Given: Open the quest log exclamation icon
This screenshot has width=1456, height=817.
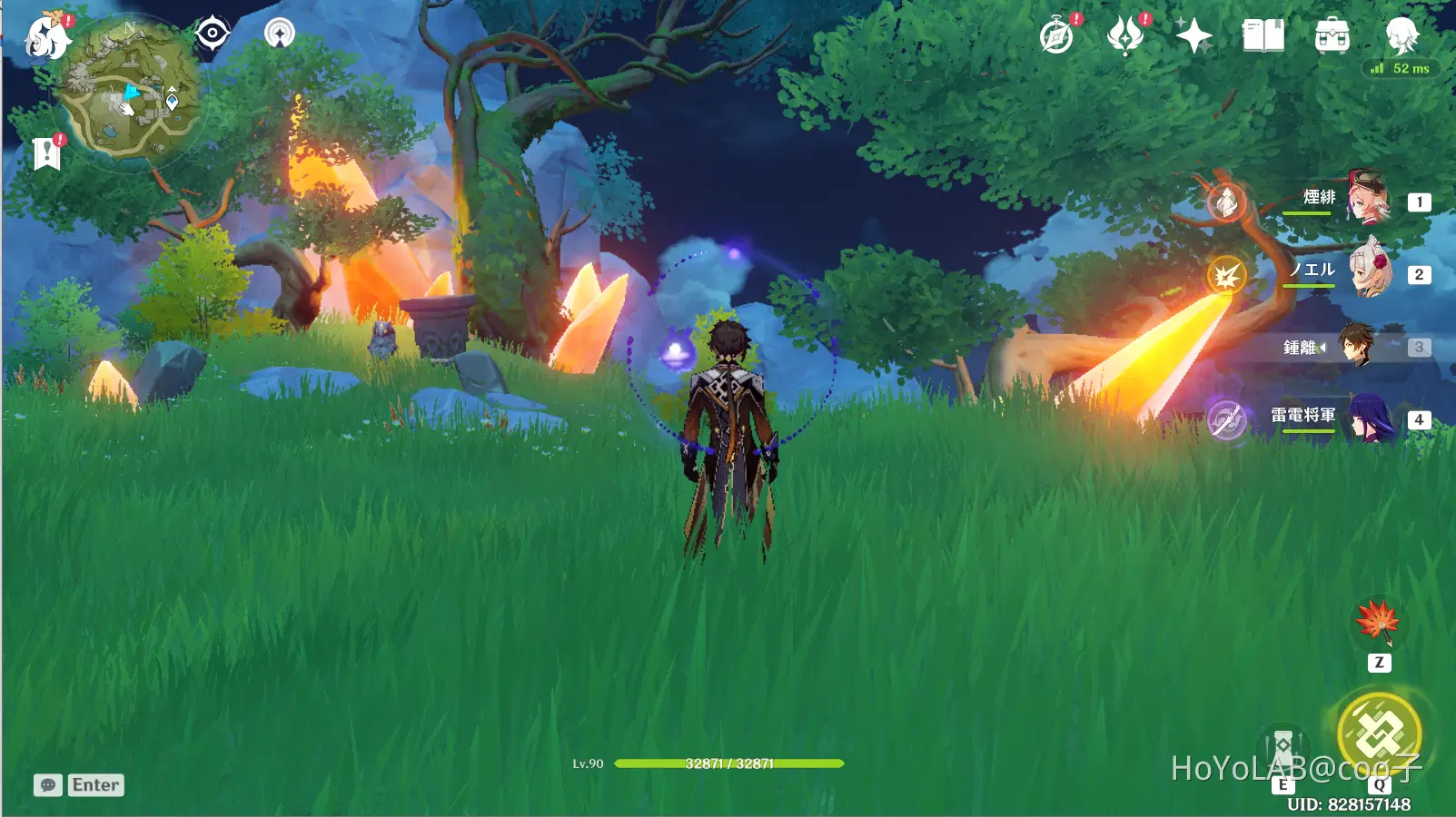Looking at the screenshot, I should (x=46, y=153).
